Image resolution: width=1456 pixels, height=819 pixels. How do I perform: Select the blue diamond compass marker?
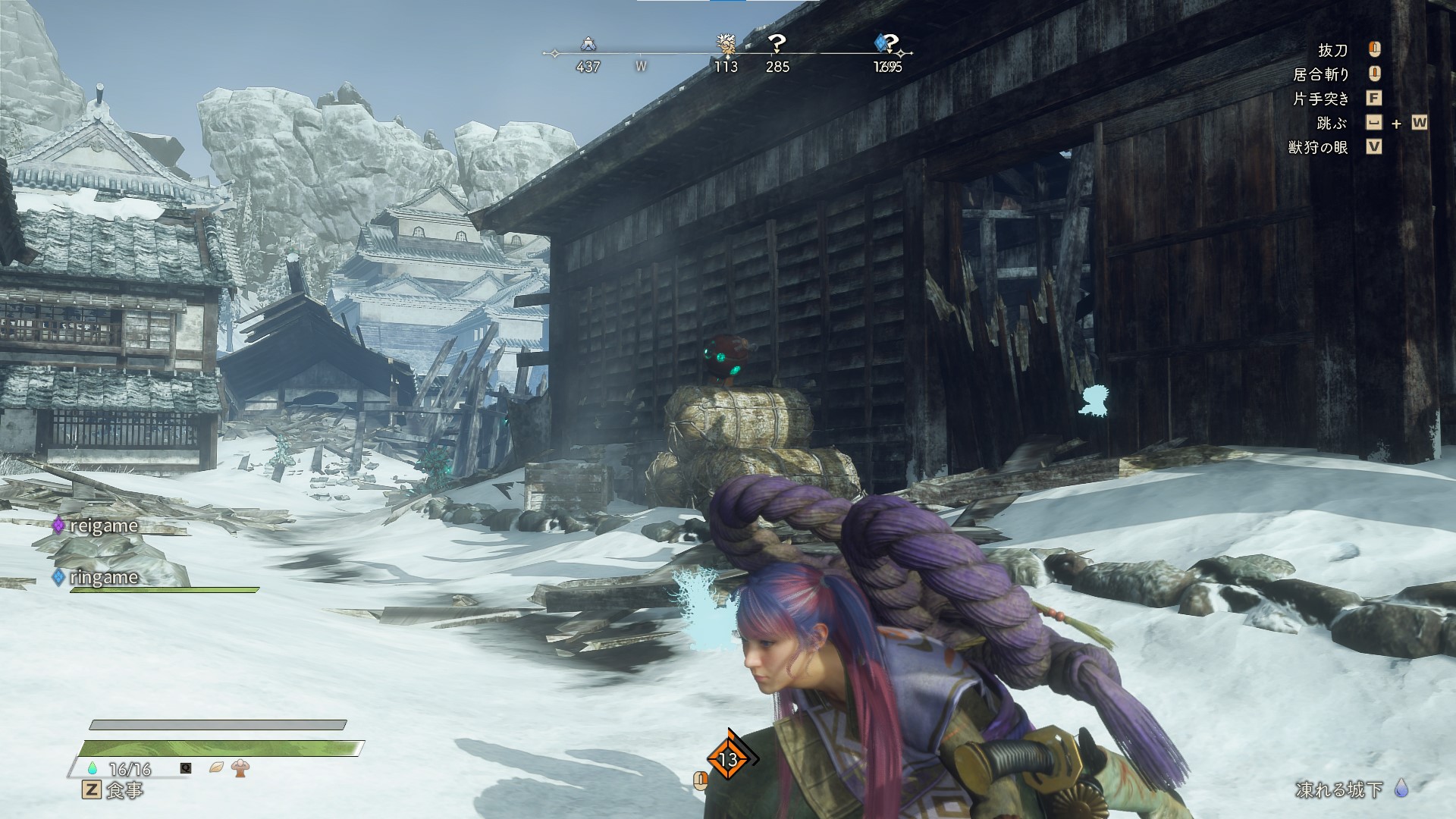point(882,42)
